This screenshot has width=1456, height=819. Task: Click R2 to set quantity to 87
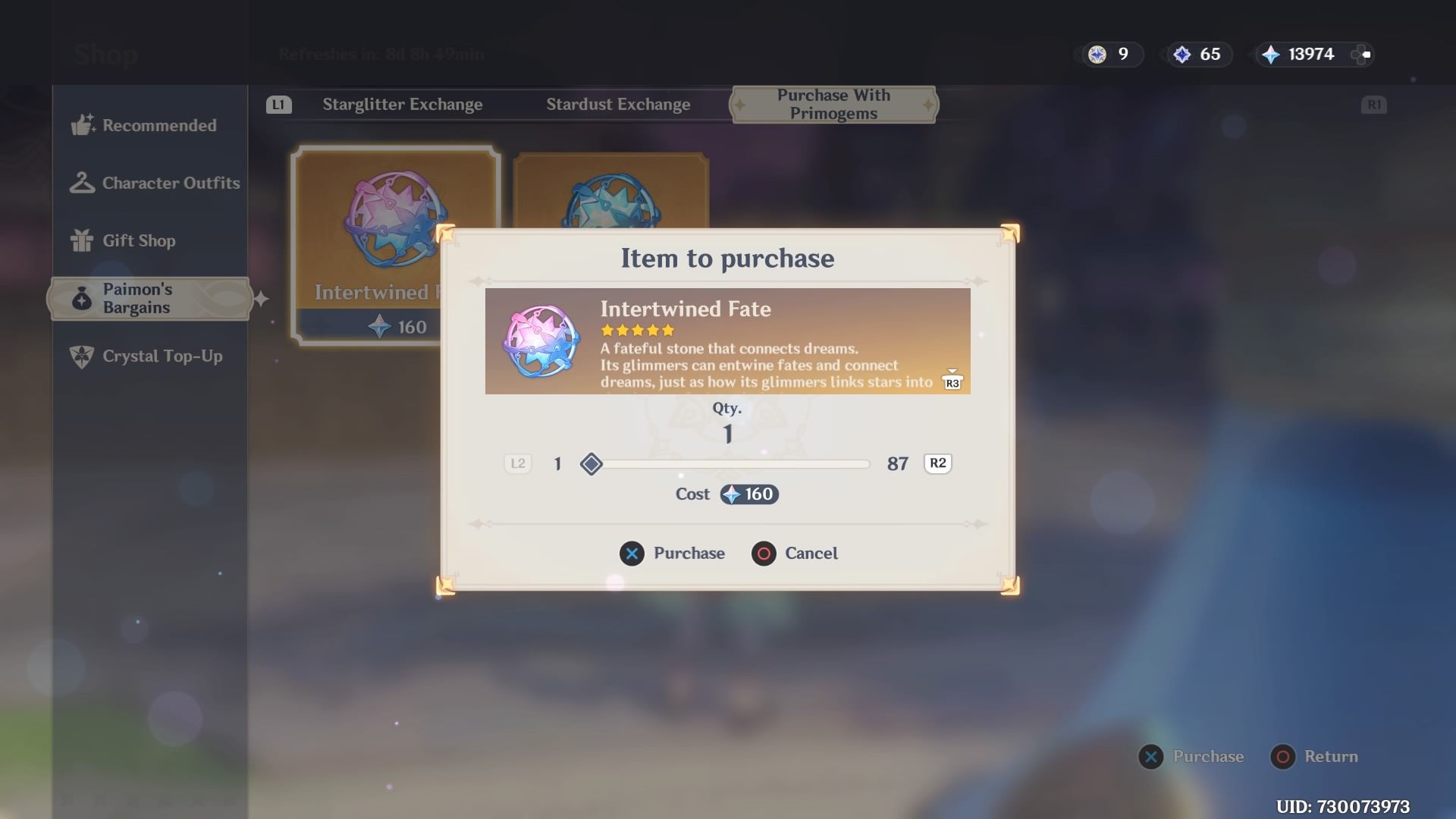(x=937, y=463)
